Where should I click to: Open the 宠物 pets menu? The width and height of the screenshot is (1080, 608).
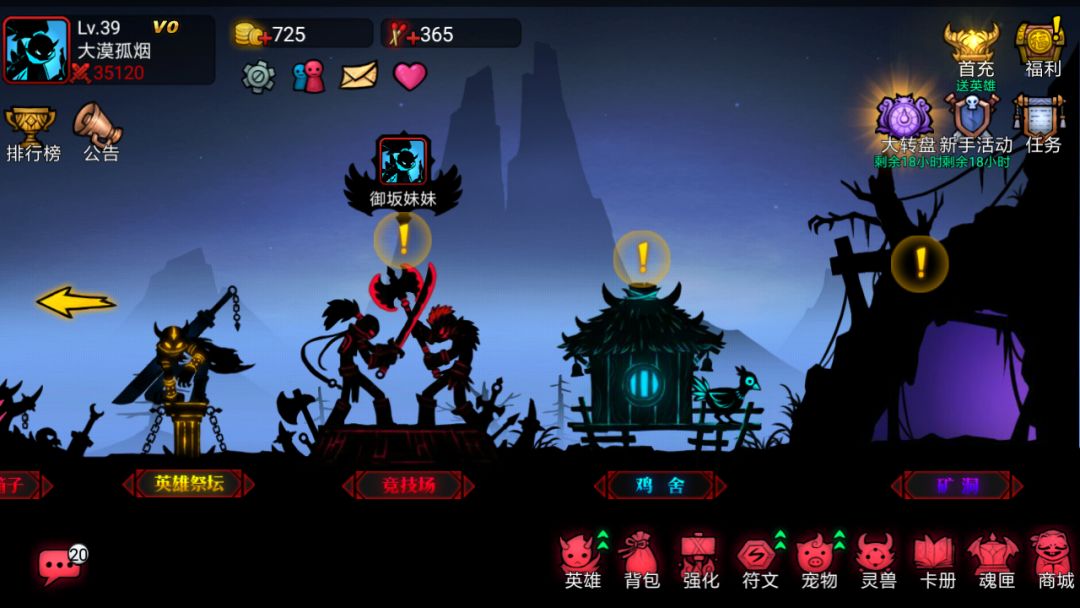click(818, 560)
